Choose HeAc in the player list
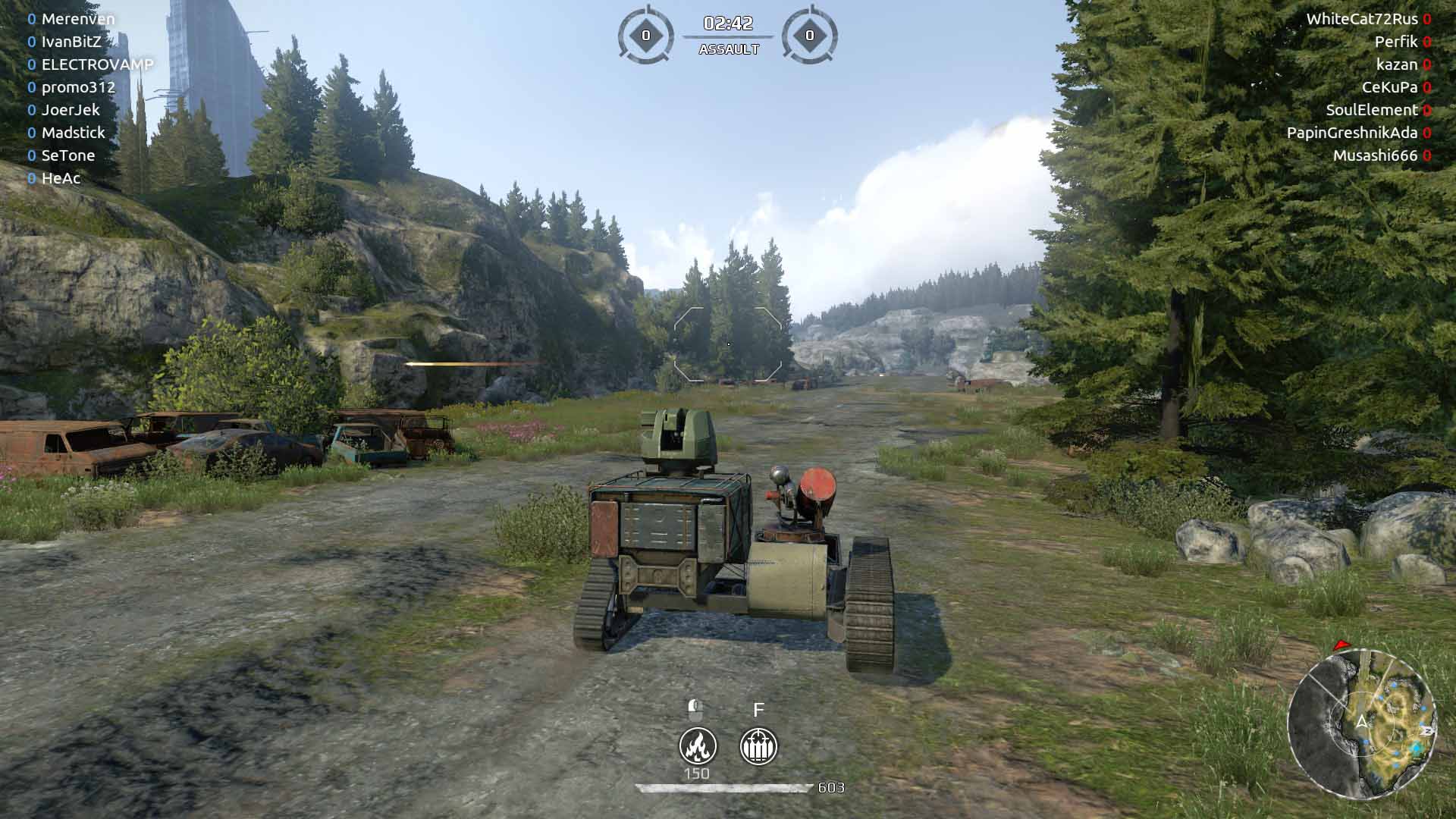The height and width of the screenshot is (819, 1456). pyautogui.click(x=61, y=178)
